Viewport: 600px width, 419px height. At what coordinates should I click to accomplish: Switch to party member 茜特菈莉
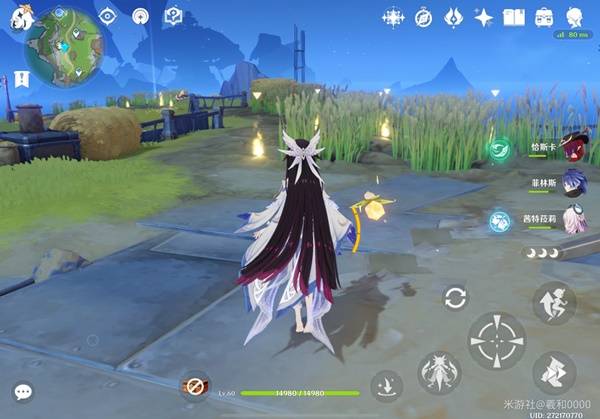pyautogui.click(x=572, y=219)
